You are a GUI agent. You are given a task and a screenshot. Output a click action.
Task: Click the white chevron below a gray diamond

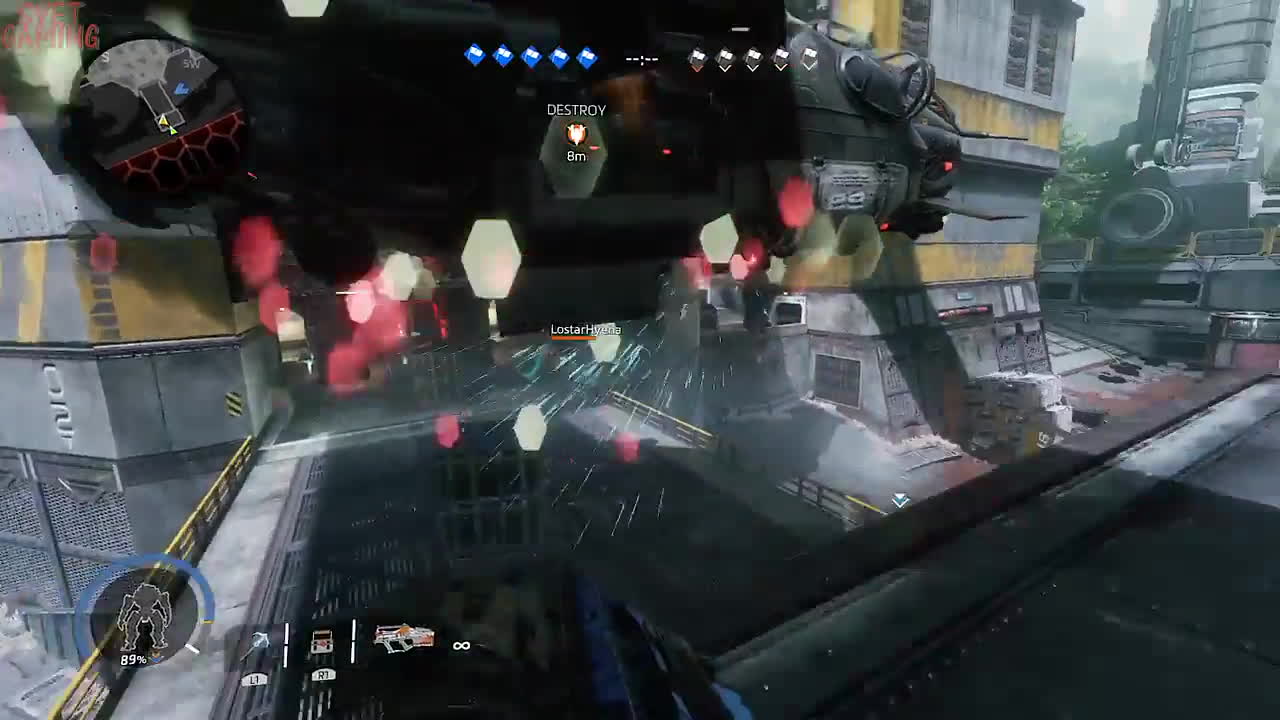[x=725, y=68]
